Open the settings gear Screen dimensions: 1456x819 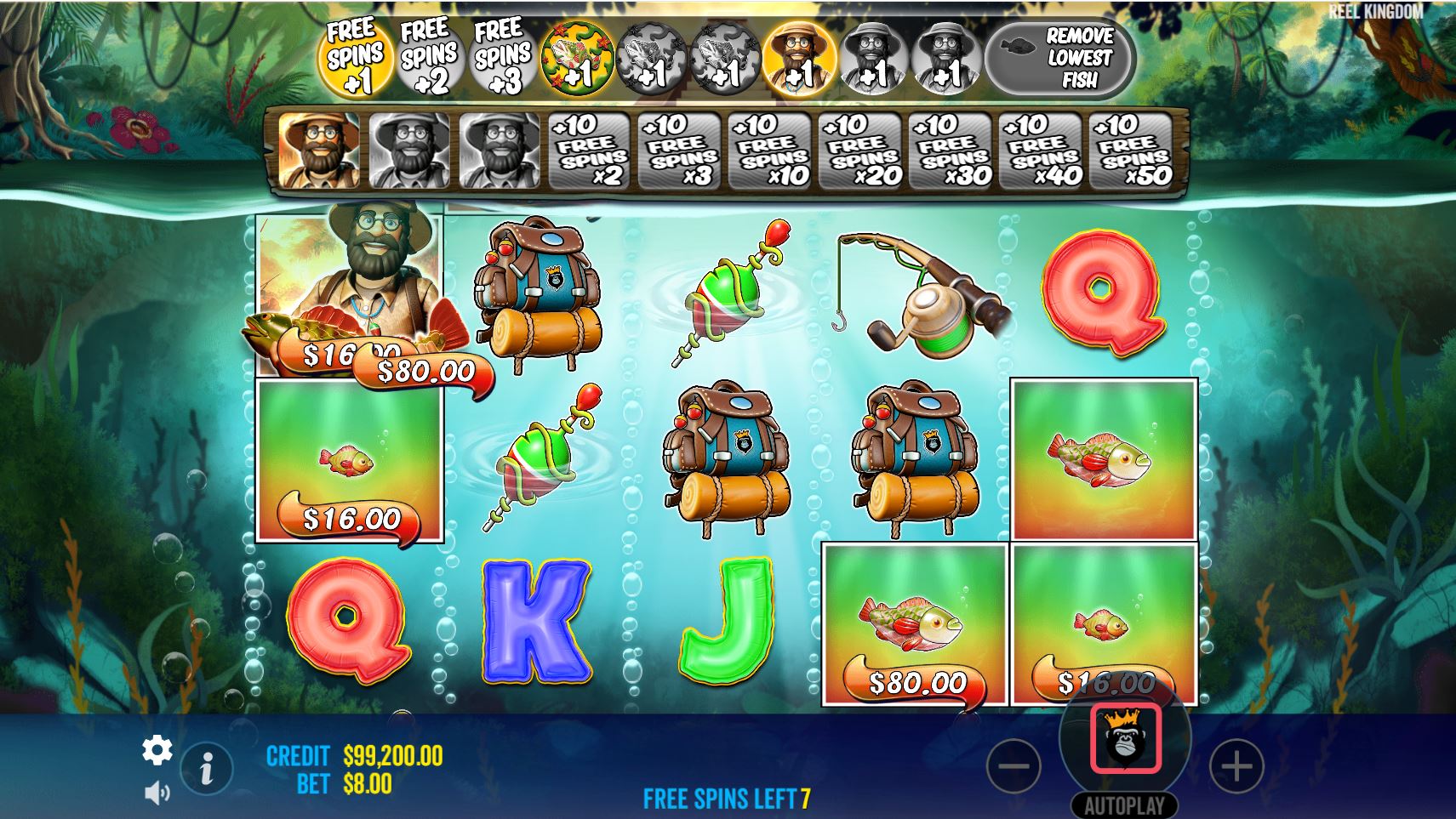(x=157, y=752)
